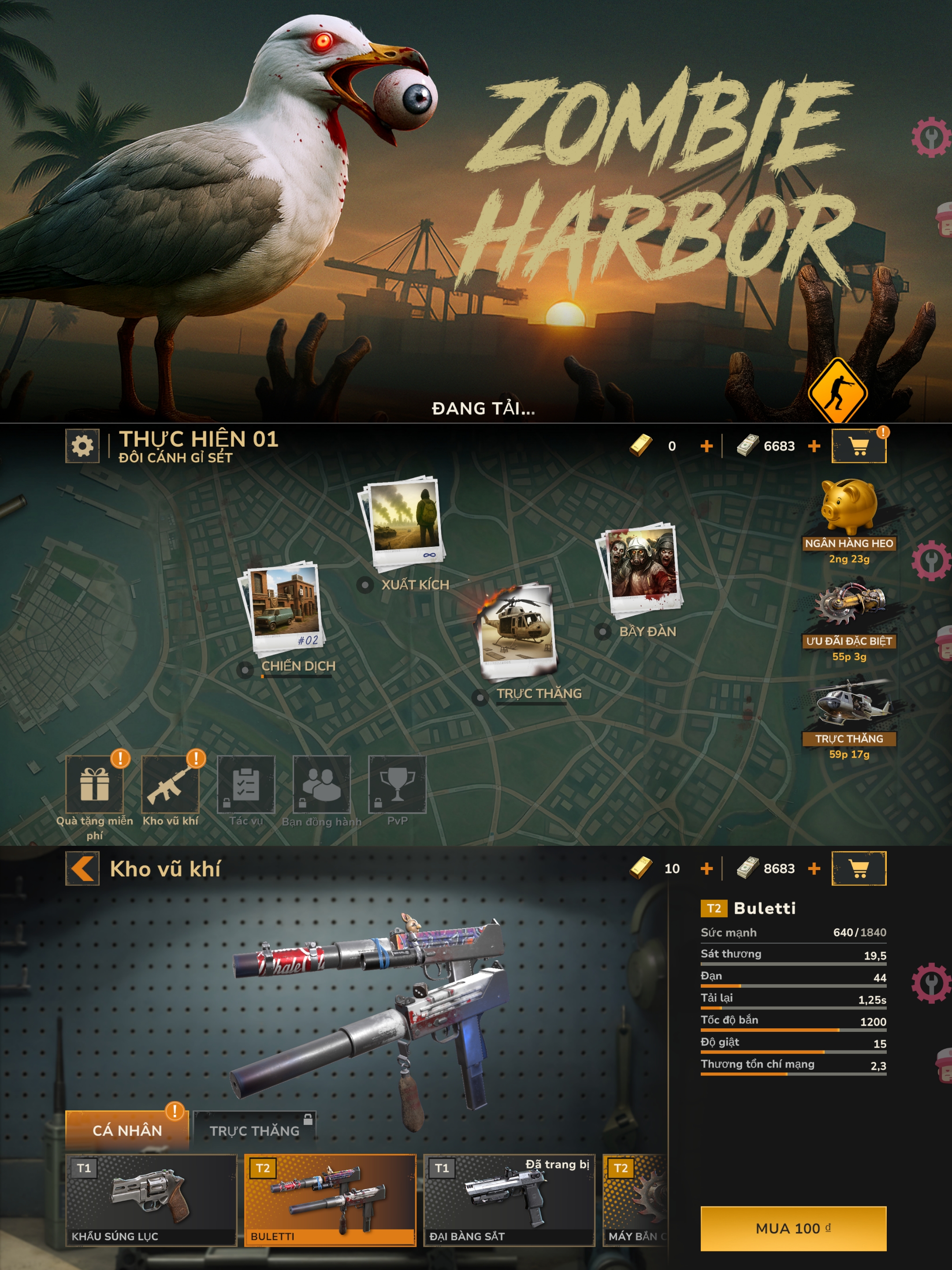Click the locked Bạn đồng hành icon

point(321,784)
